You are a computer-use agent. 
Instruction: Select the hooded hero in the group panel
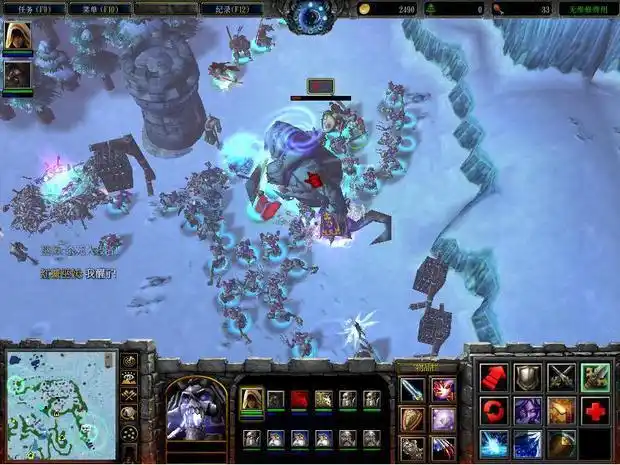[x=252, y=400]
